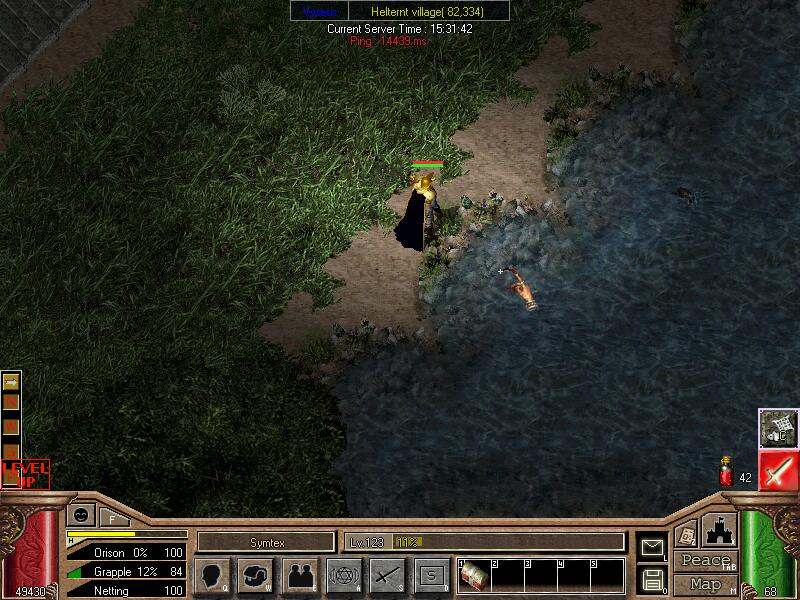This screenshot has height=600, width=800.
Task: Open the Map button
Action: [705, 584]
